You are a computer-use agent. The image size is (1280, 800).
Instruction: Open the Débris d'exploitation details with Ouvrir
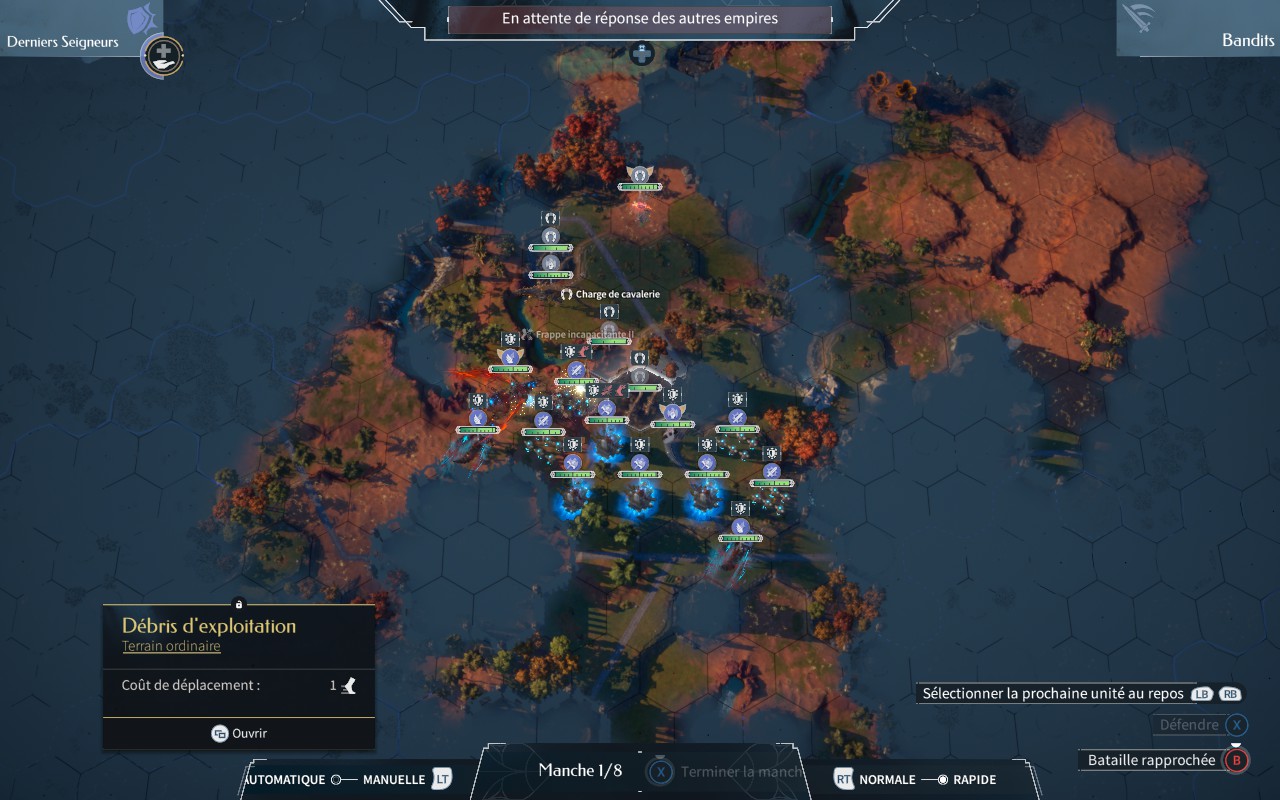239,733
